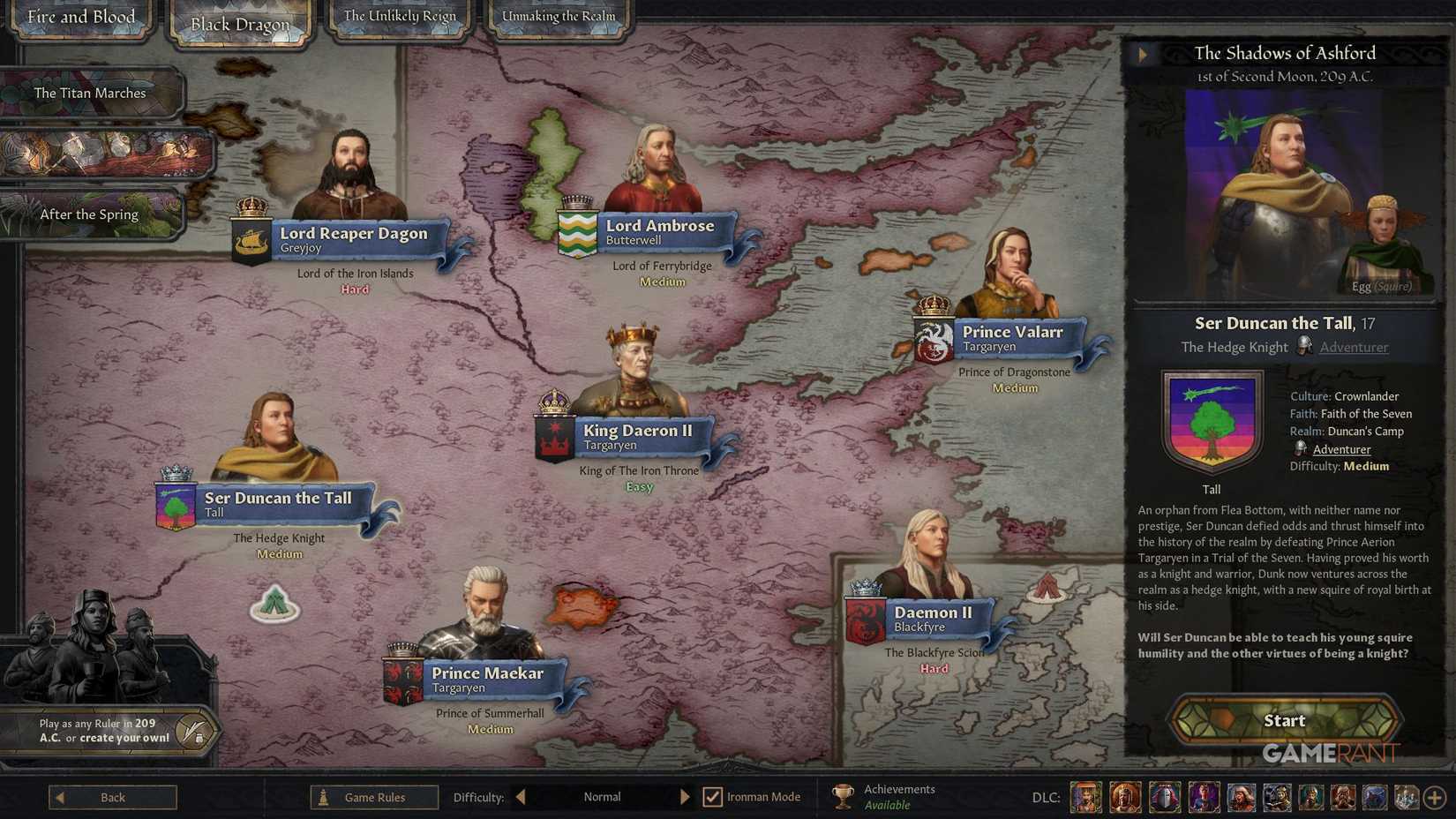Toggle the rightmost DLC portrait icon
This screenshot has width=1456, height=819.
click(x=1406, y=797)
